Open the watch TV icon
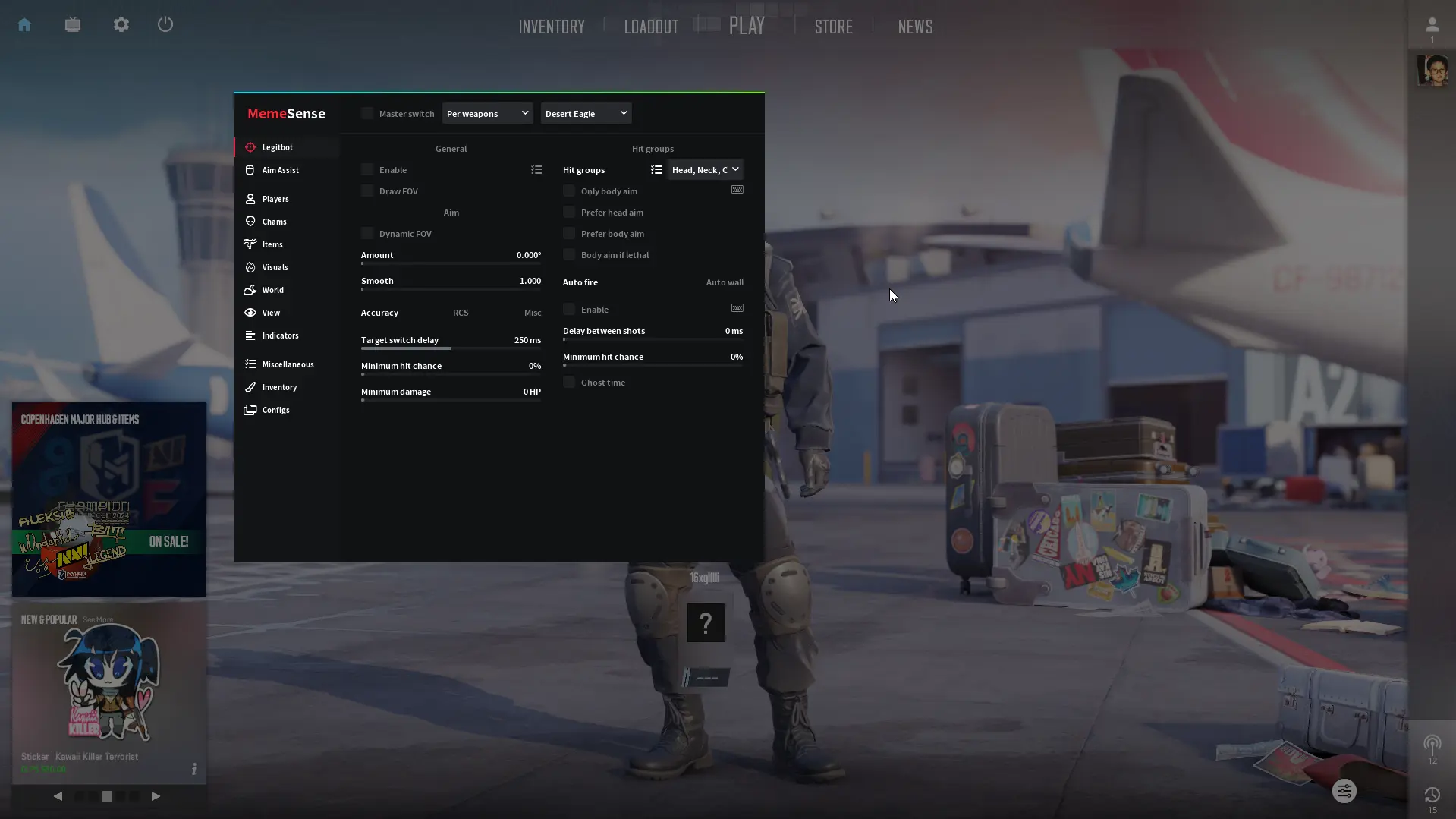This screenshot has height=819, width=1456. pos(73,24)
